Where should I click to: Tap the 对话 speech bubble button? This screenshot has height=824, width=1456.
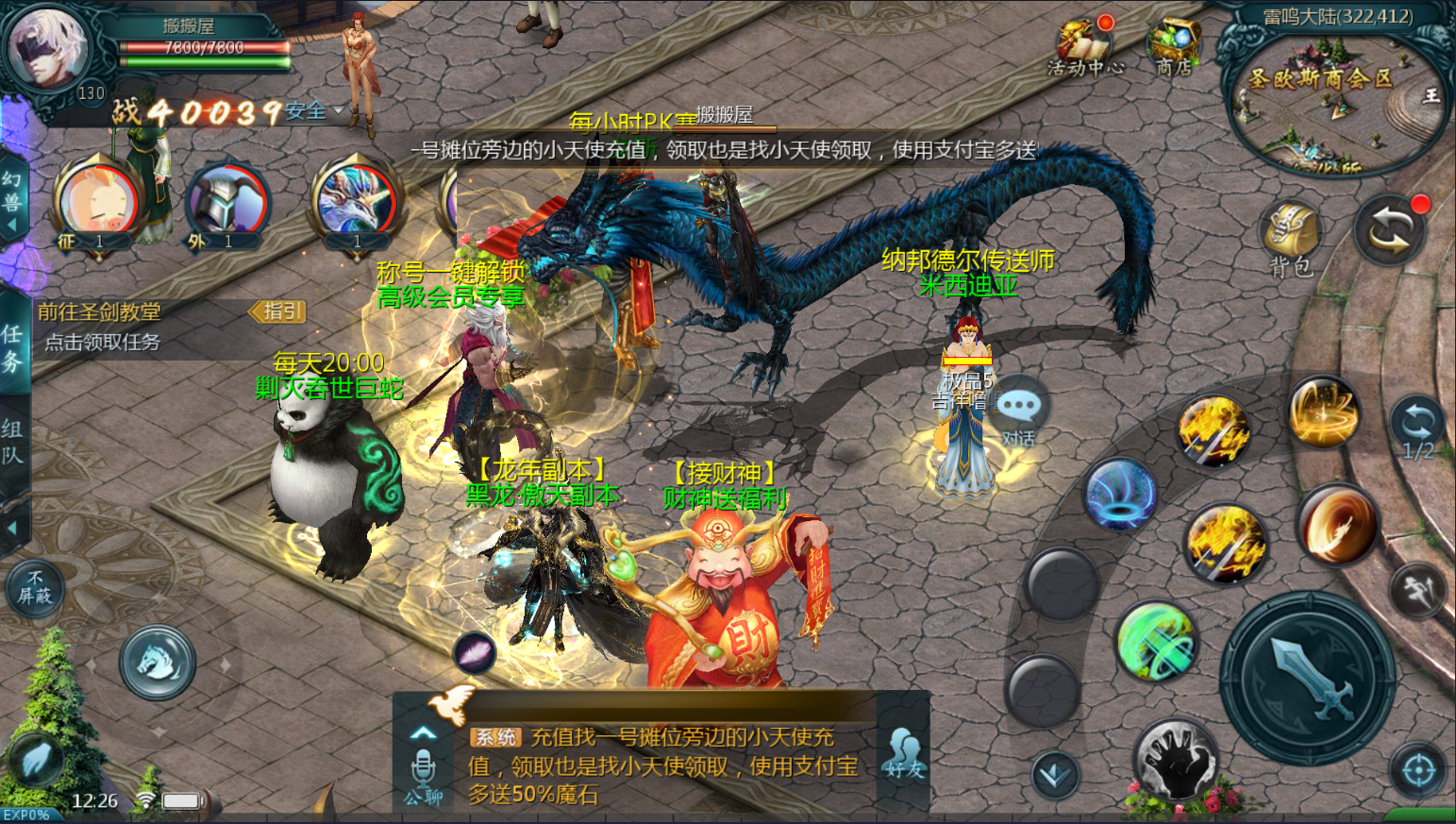1018,413
